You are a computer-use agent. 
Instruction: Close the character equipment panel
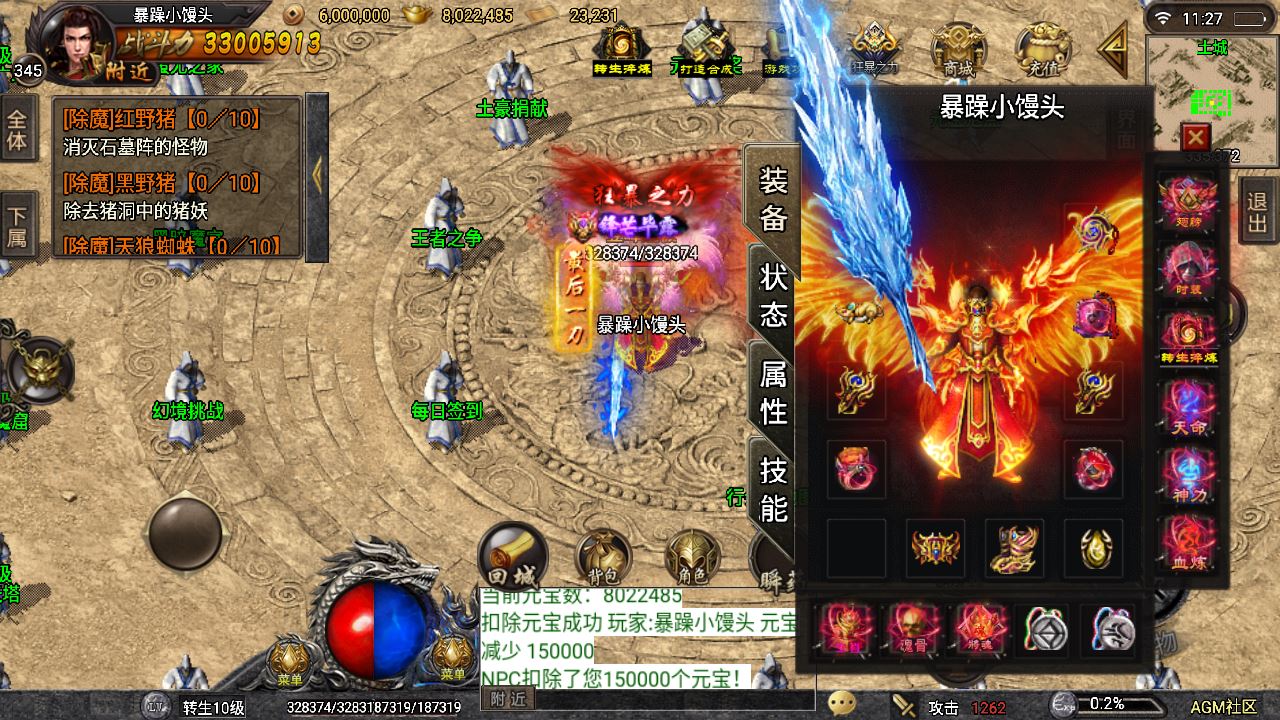point(1195,137)
